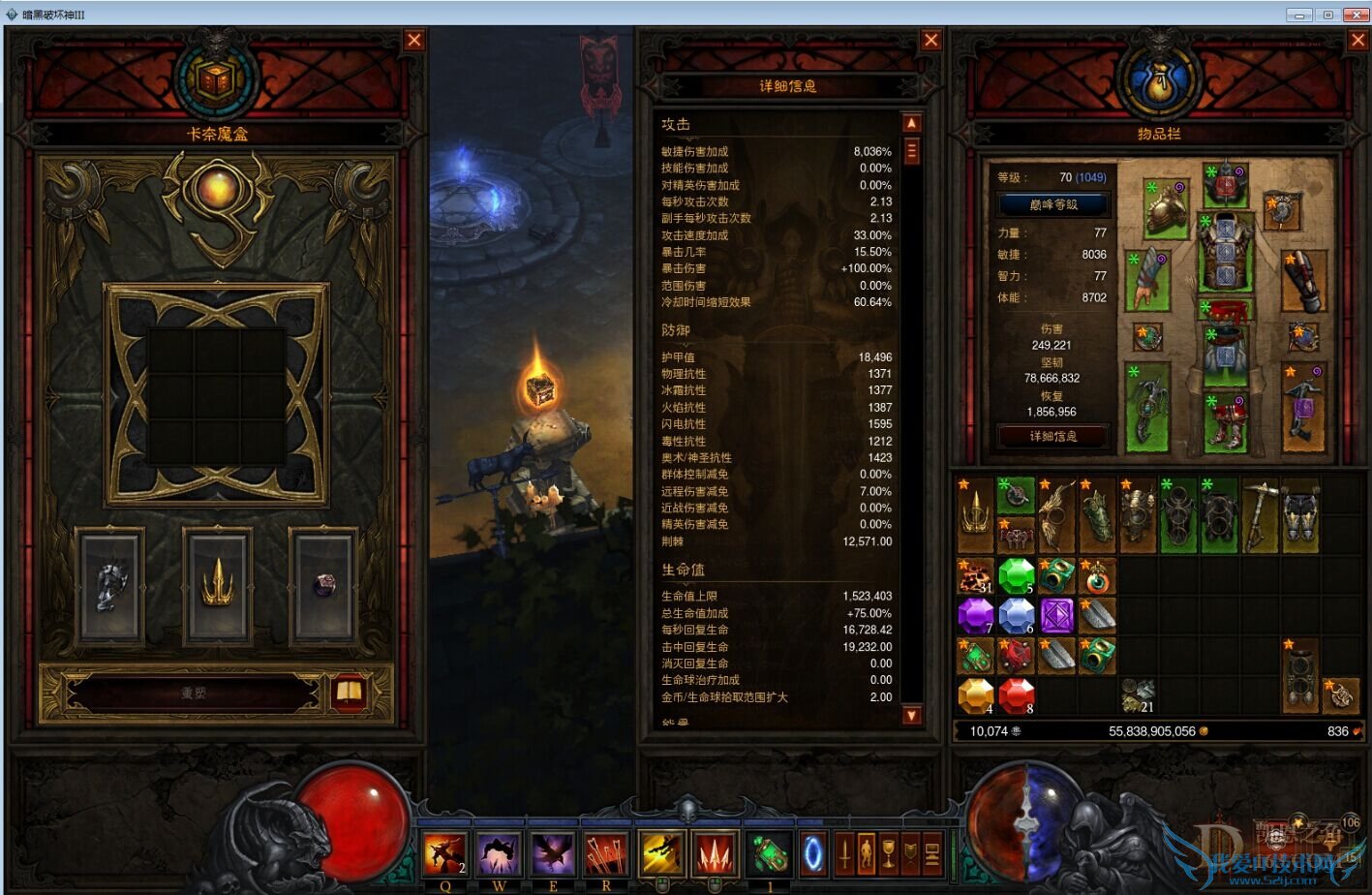This screenshot has width=1372, height=895.
Task: Open the cube recipe book
Action: click(x=349, y=693)
